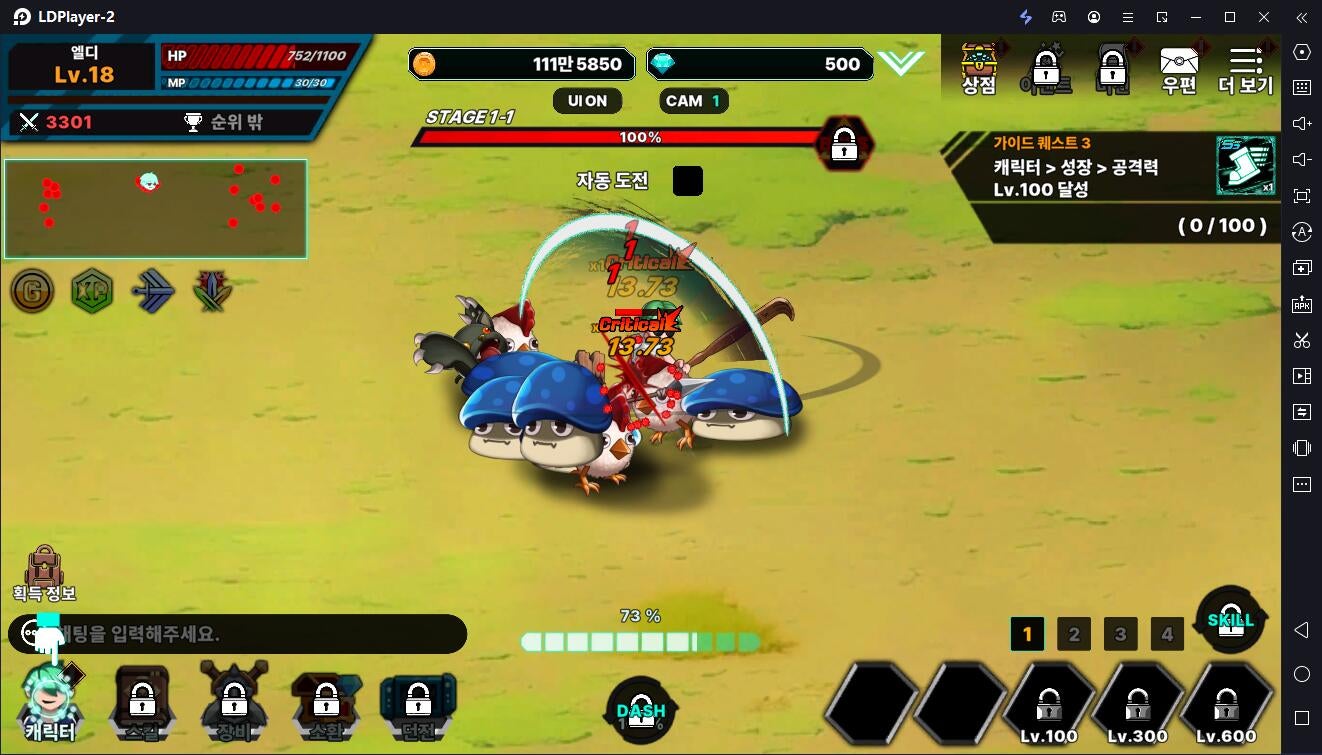Open the 상점 shop
Viewport: 1322px width, 755px height.
tap(979, 68)
